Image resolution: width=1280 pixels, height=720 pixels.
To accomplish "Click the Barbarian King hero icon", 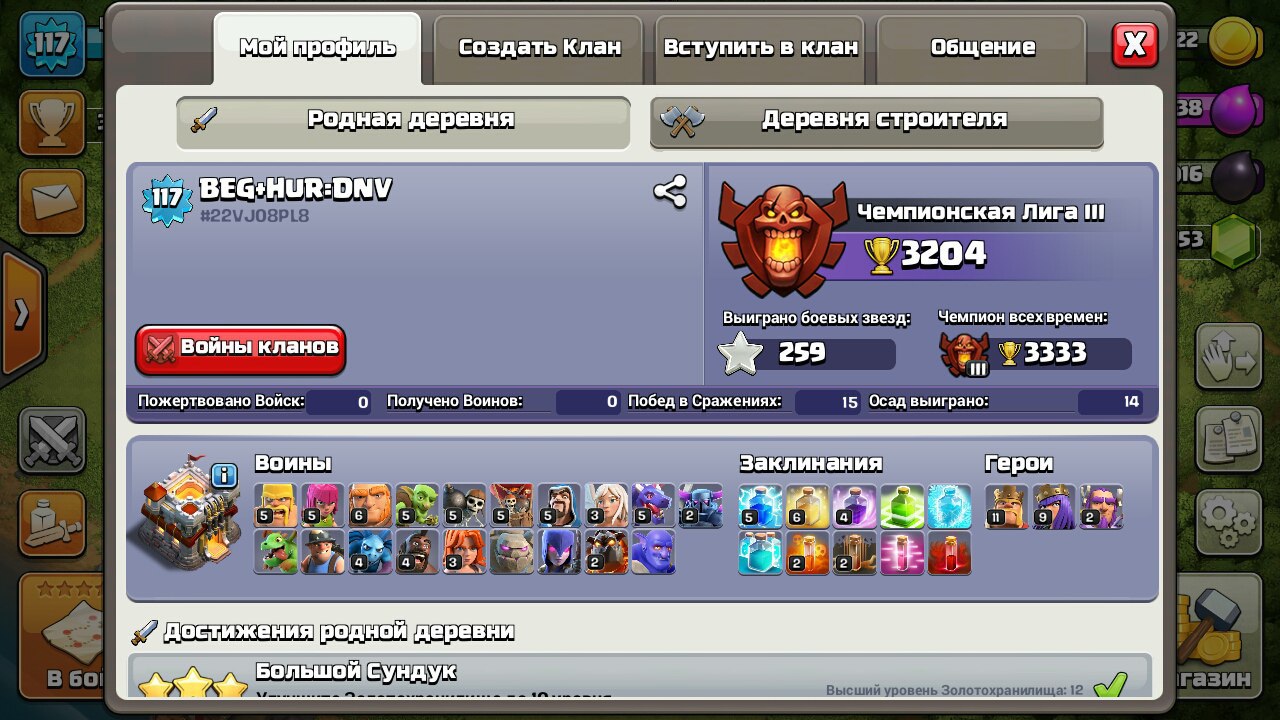I will pos(1005,505).
